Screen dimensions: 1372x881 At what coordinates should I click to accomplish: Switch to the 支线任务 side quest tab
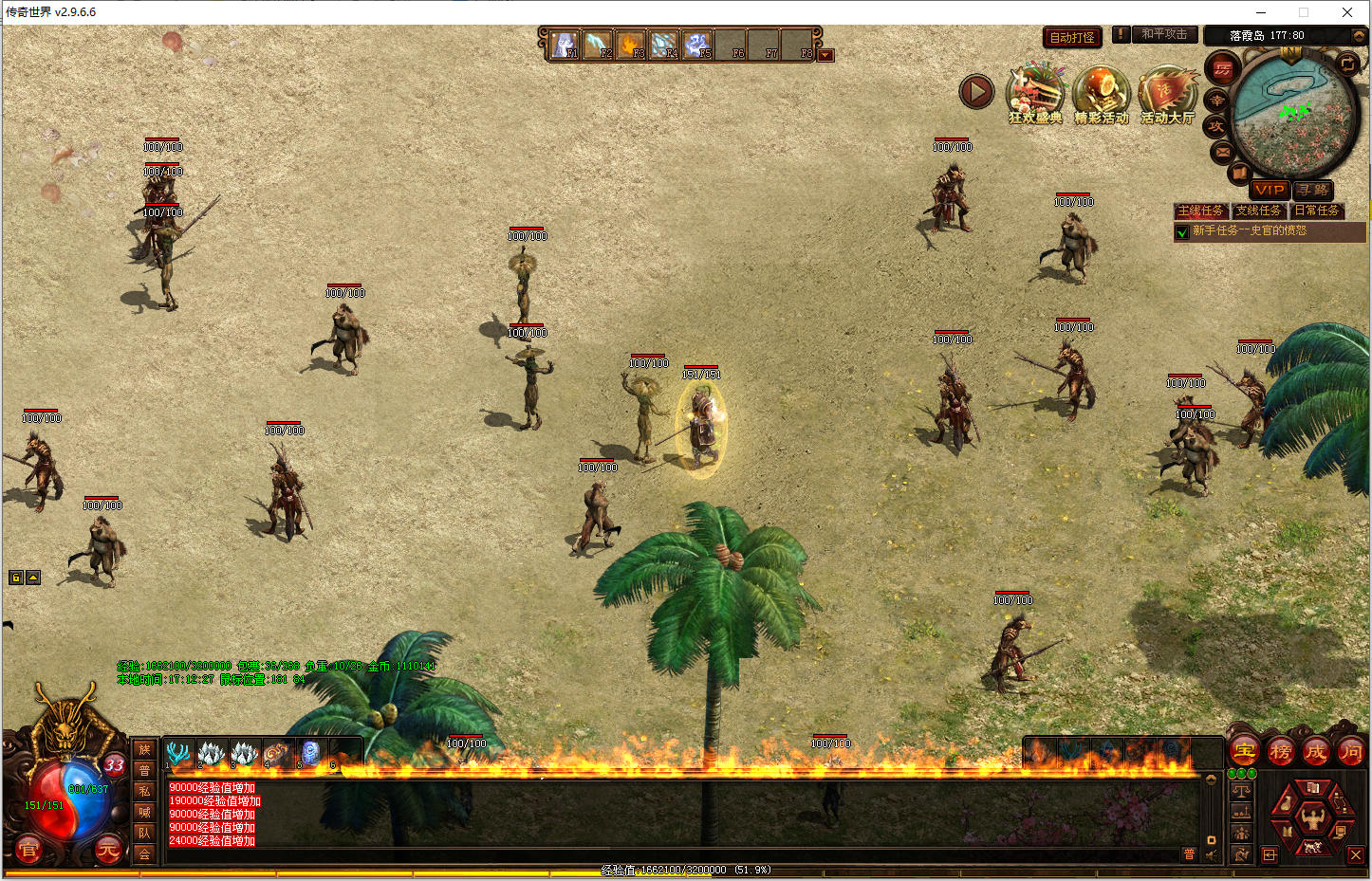coord(1258,211)
